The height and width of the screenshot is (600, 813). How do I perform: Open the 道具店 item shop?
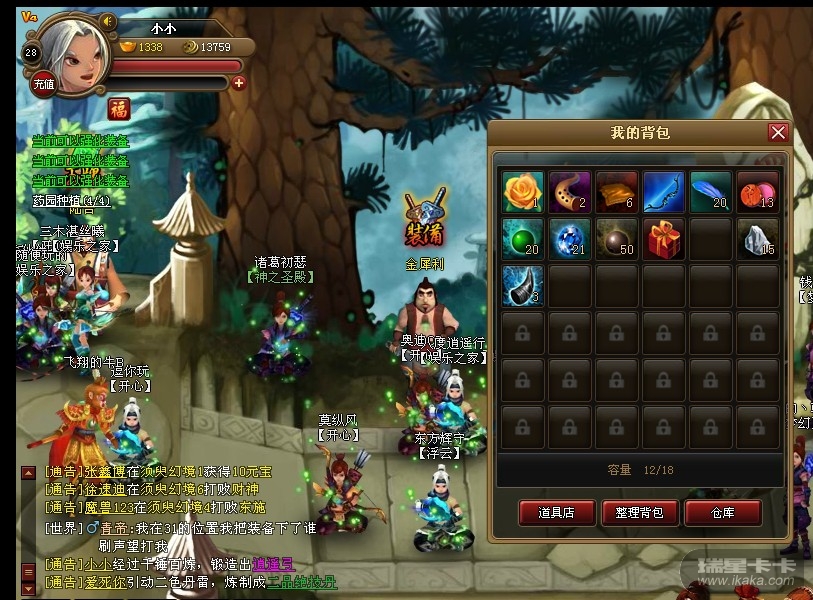pyautogui.click(x=556, y=513)
